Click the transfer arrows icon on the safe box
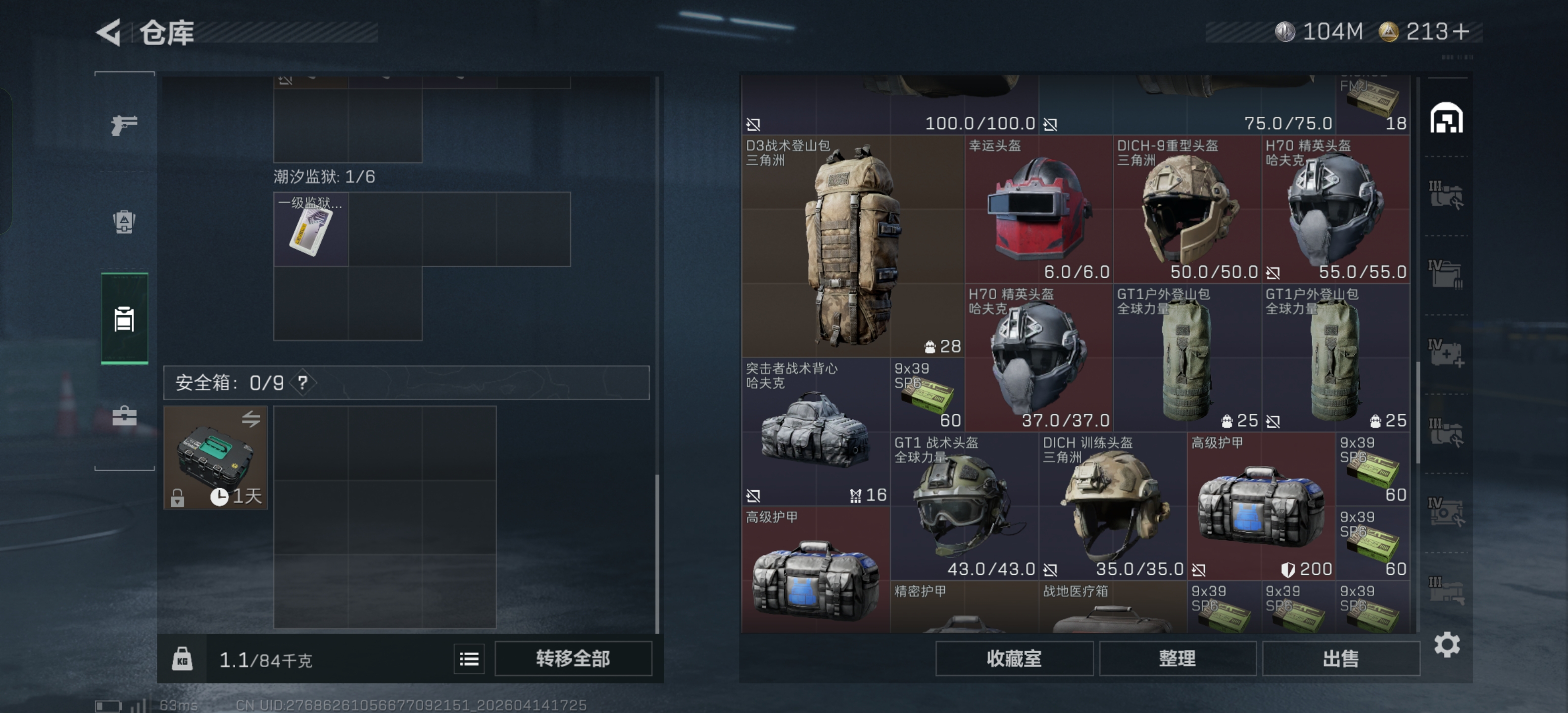 tap(251, 418)
